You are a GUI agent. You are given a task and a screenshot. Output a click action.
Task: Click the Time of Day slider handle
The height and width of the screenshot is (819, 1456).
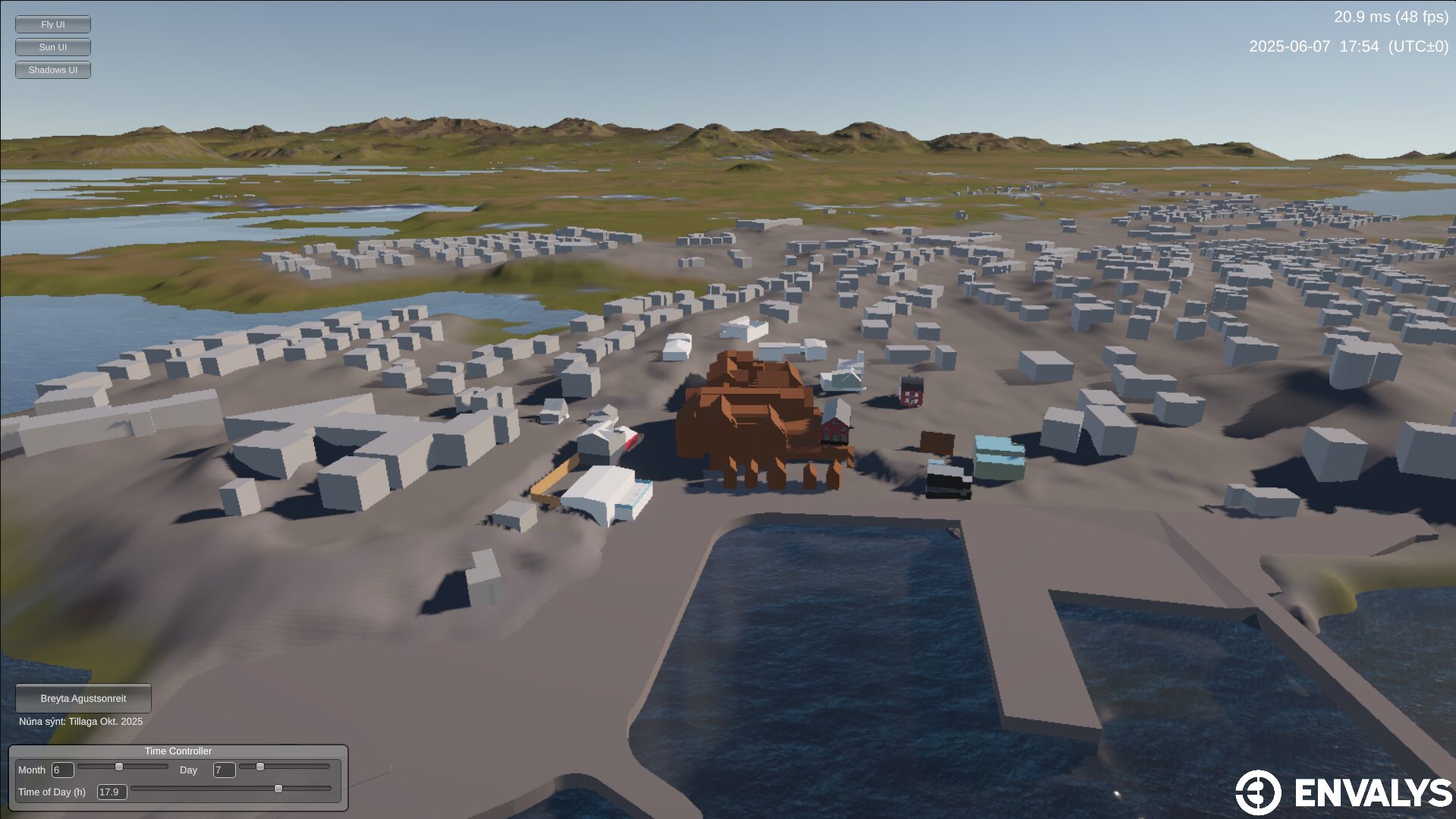[278, 789]
